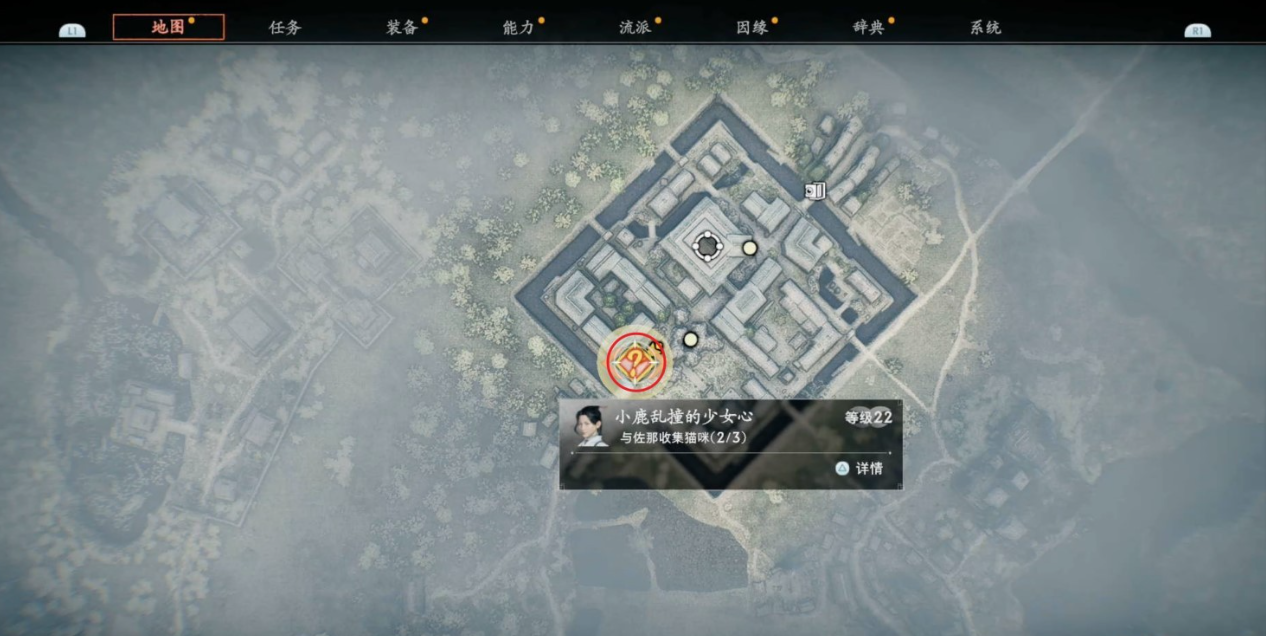The height and width of the screenshot is (636, 1266).
Task: Switch to the 系统 tab
Action: coord(985,28)
